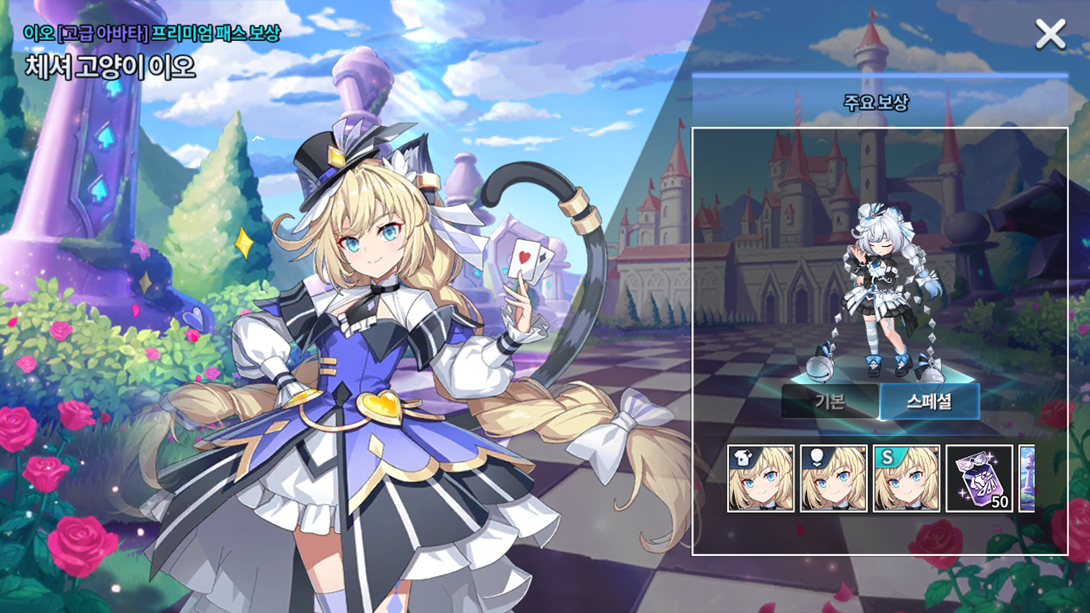Select the 스페셜 tab
This screenshot has width=1090, height=613.
[929, 402]
